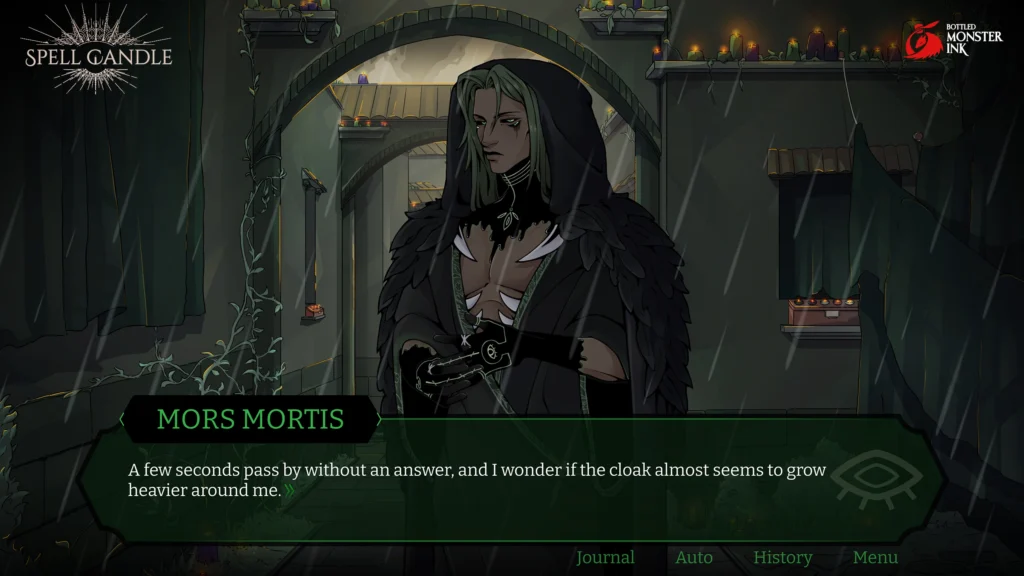Viewport: 1024px width, 576px height.
Task: Open the Journal
Action: point(605,558)
